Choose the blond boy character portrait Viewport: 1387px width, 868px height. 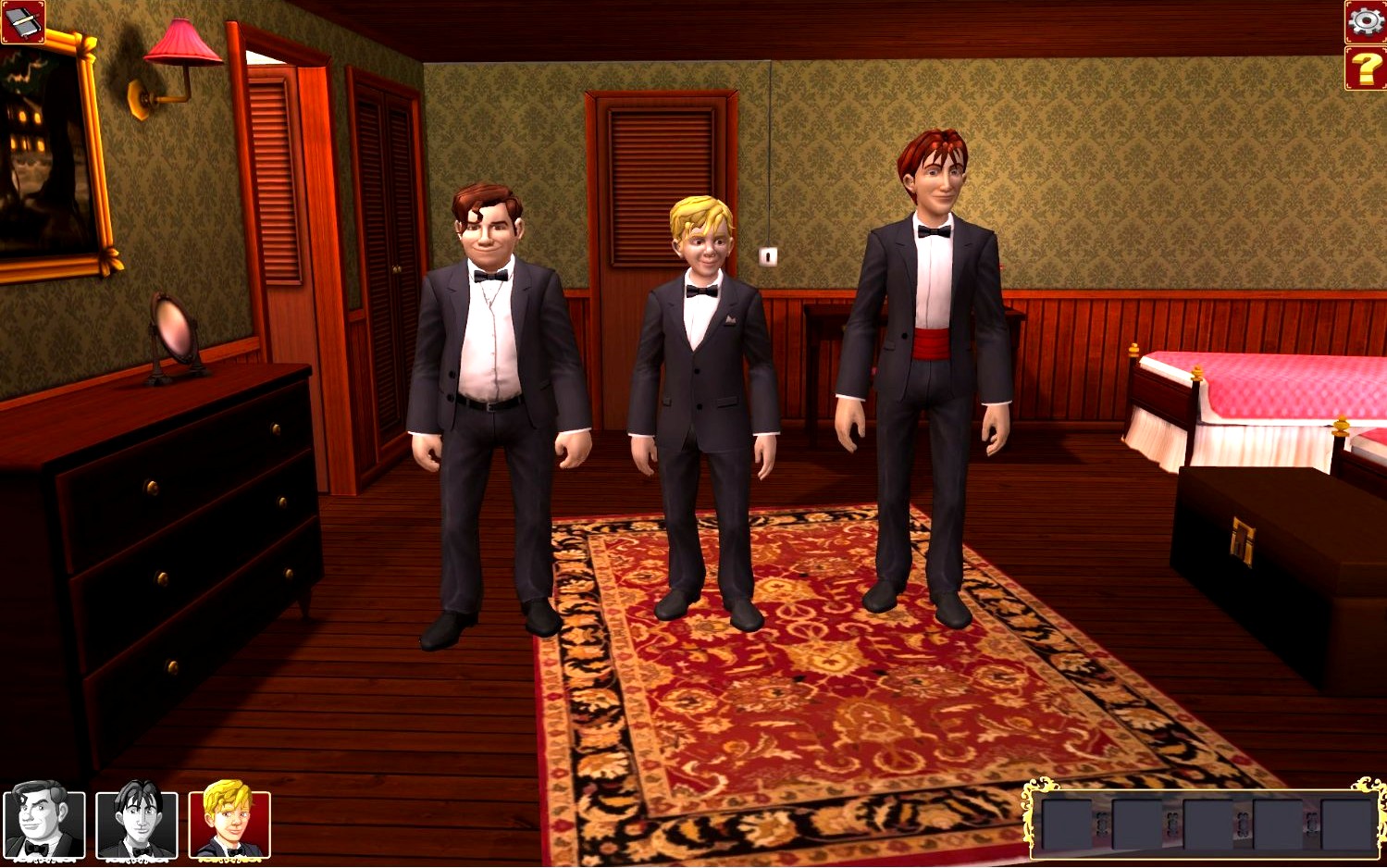coord(229,823)
